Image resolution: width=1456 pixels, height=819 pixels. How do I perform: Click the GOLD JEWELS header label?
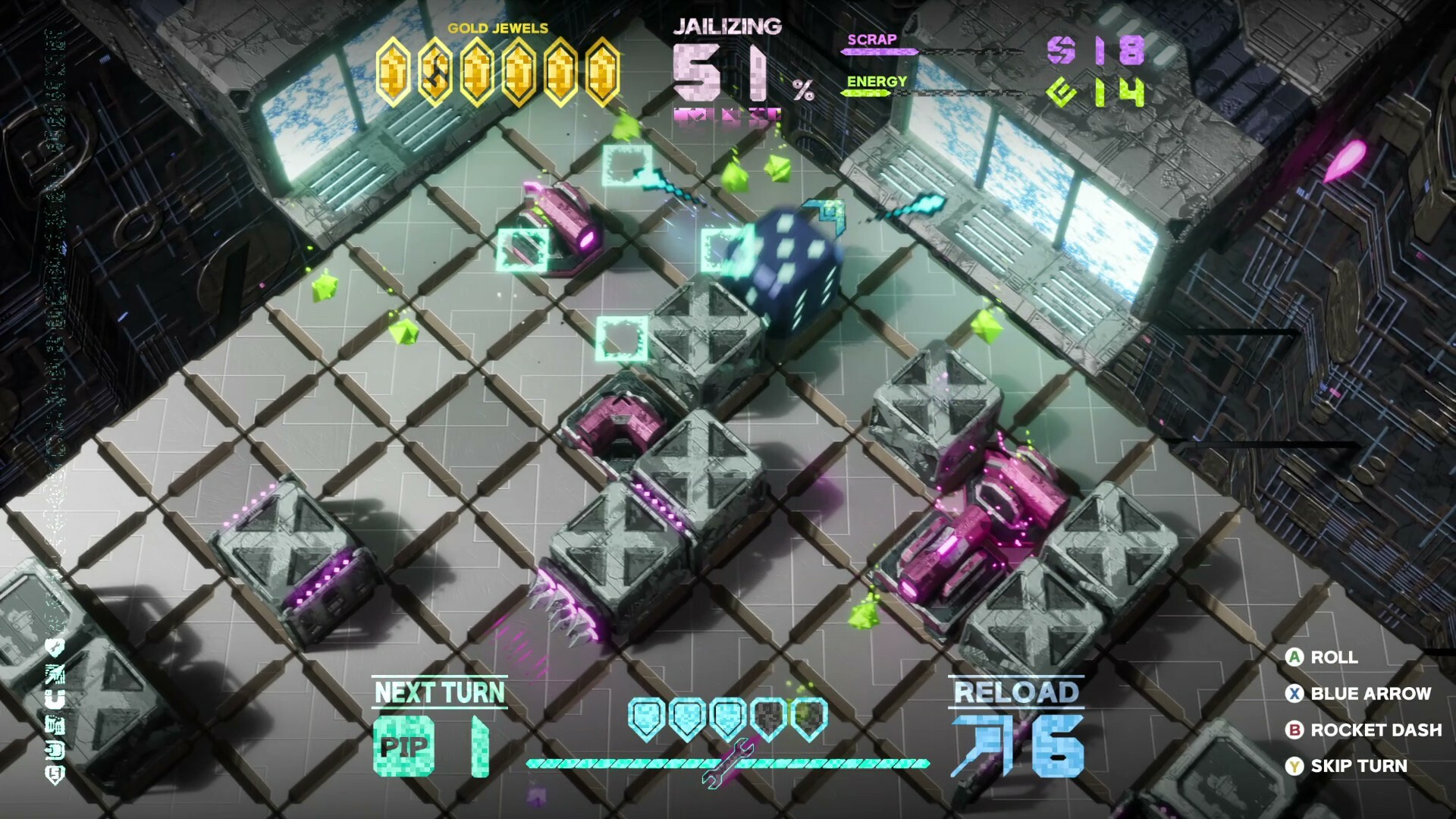pyautogui.click(x=497, y=28)
